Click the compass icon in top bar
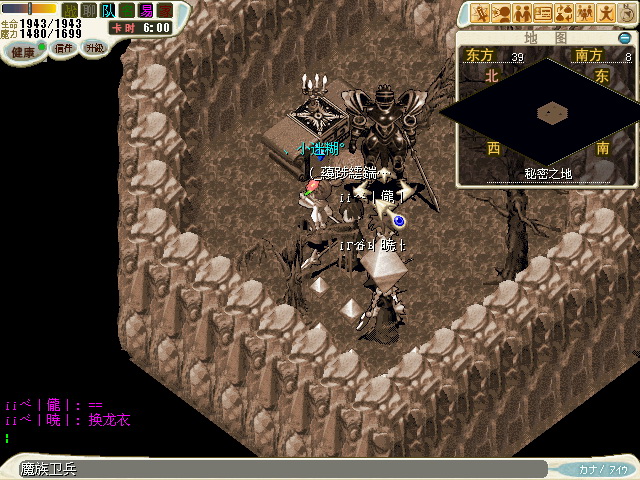Image resolution: width=640 pixels, height=480 pixels. pyautogui.click(x=626, y=13)
